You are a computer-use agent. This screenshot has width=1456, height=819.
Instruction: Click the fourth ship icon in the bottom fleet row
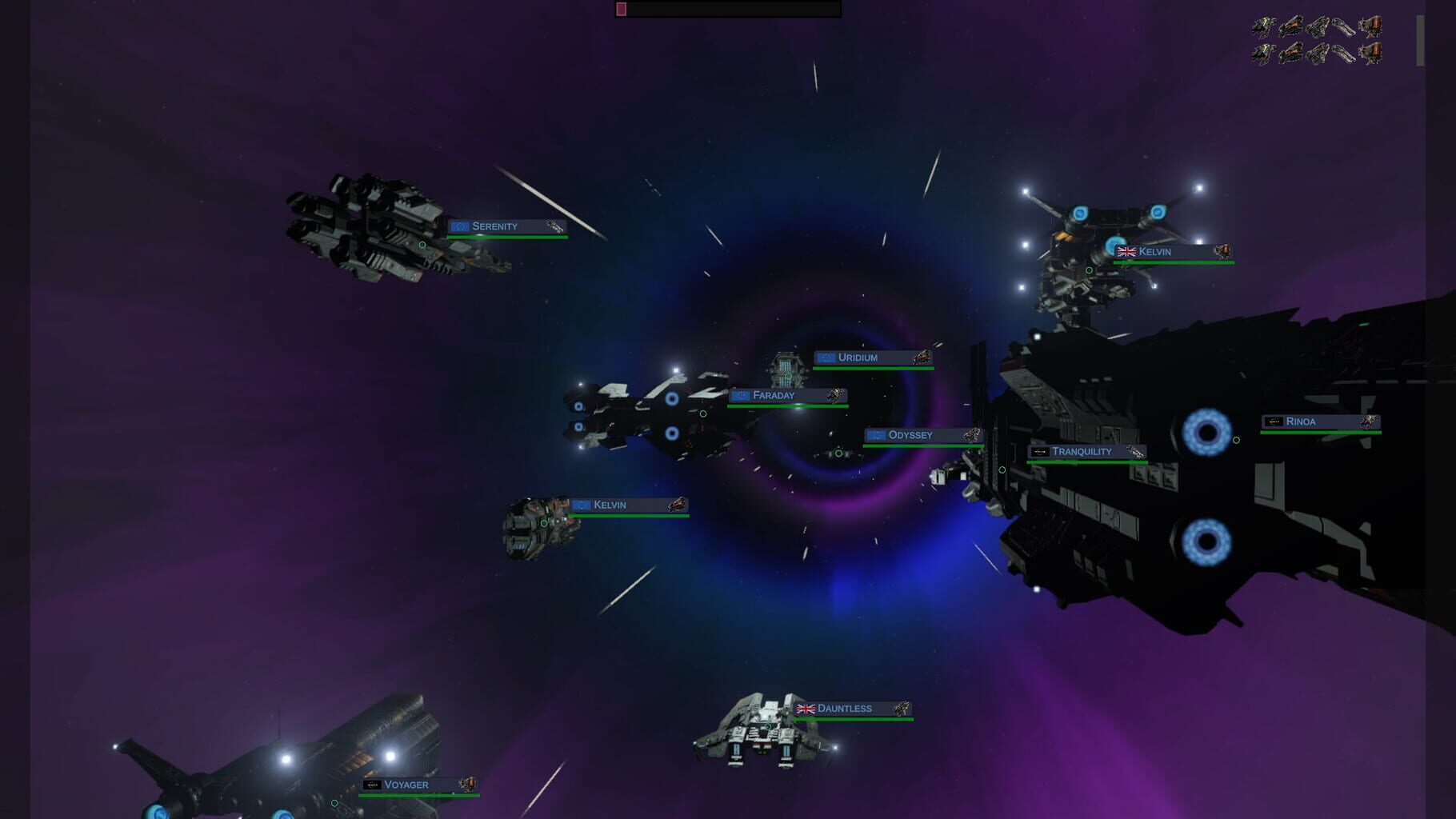coord(1344,54)
